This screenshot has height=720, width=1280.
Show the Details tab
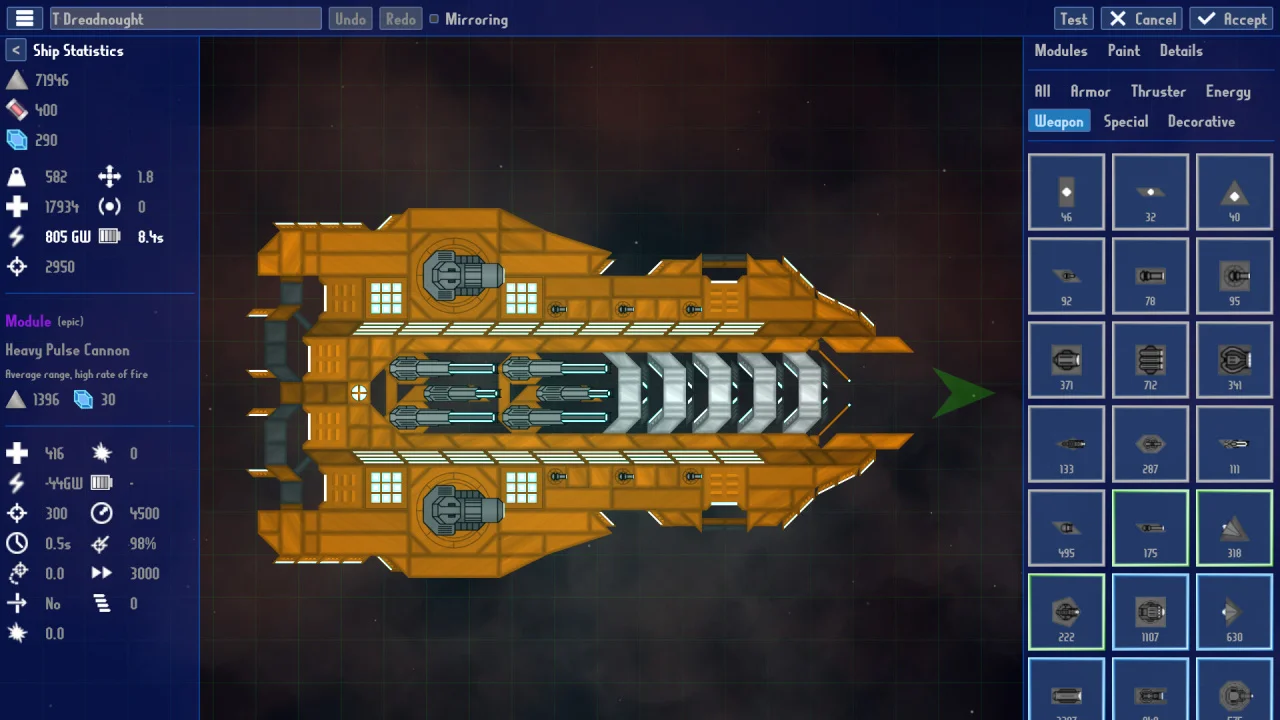coord(1181,51)
